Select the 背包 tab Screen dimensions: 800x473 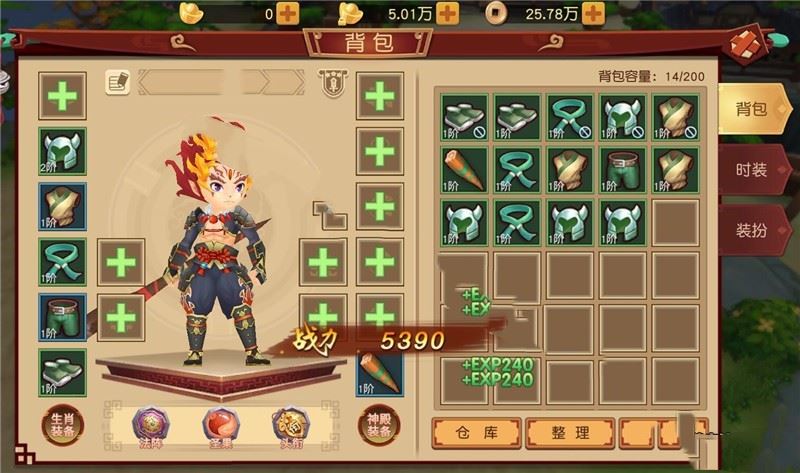coord(751,109)
